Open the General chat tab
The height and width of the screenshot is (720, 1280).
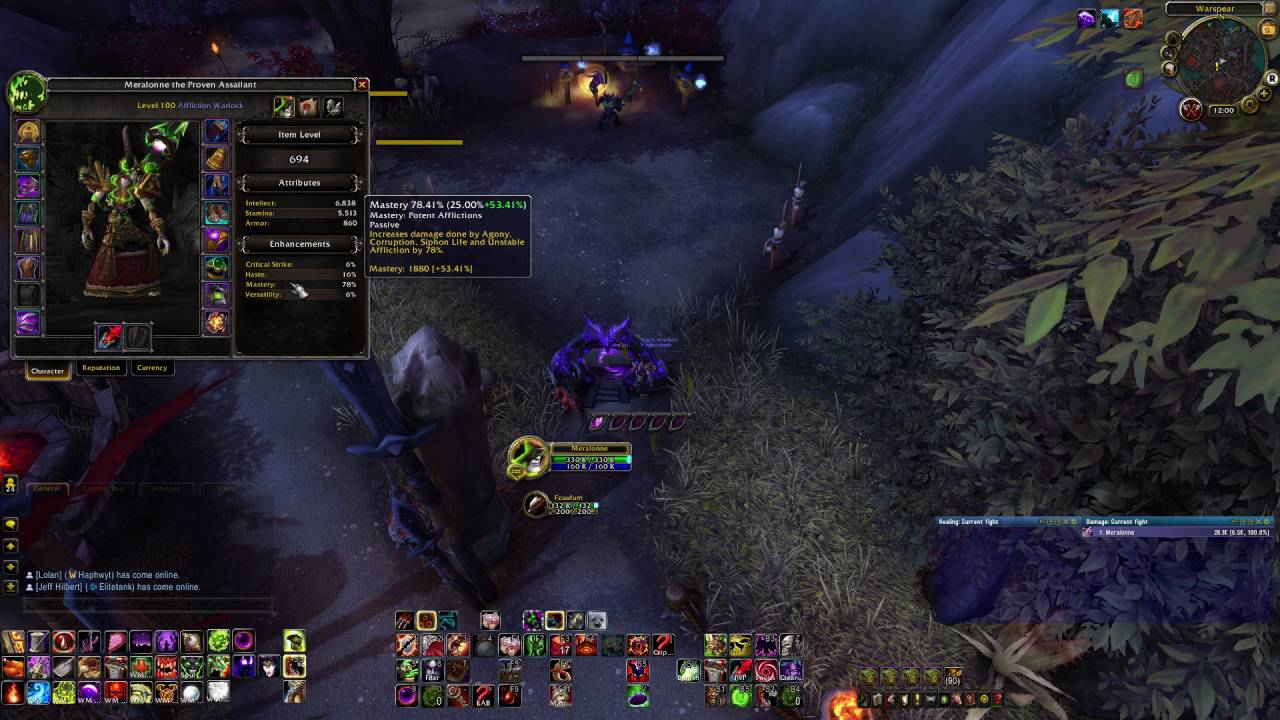pos(47,488)
